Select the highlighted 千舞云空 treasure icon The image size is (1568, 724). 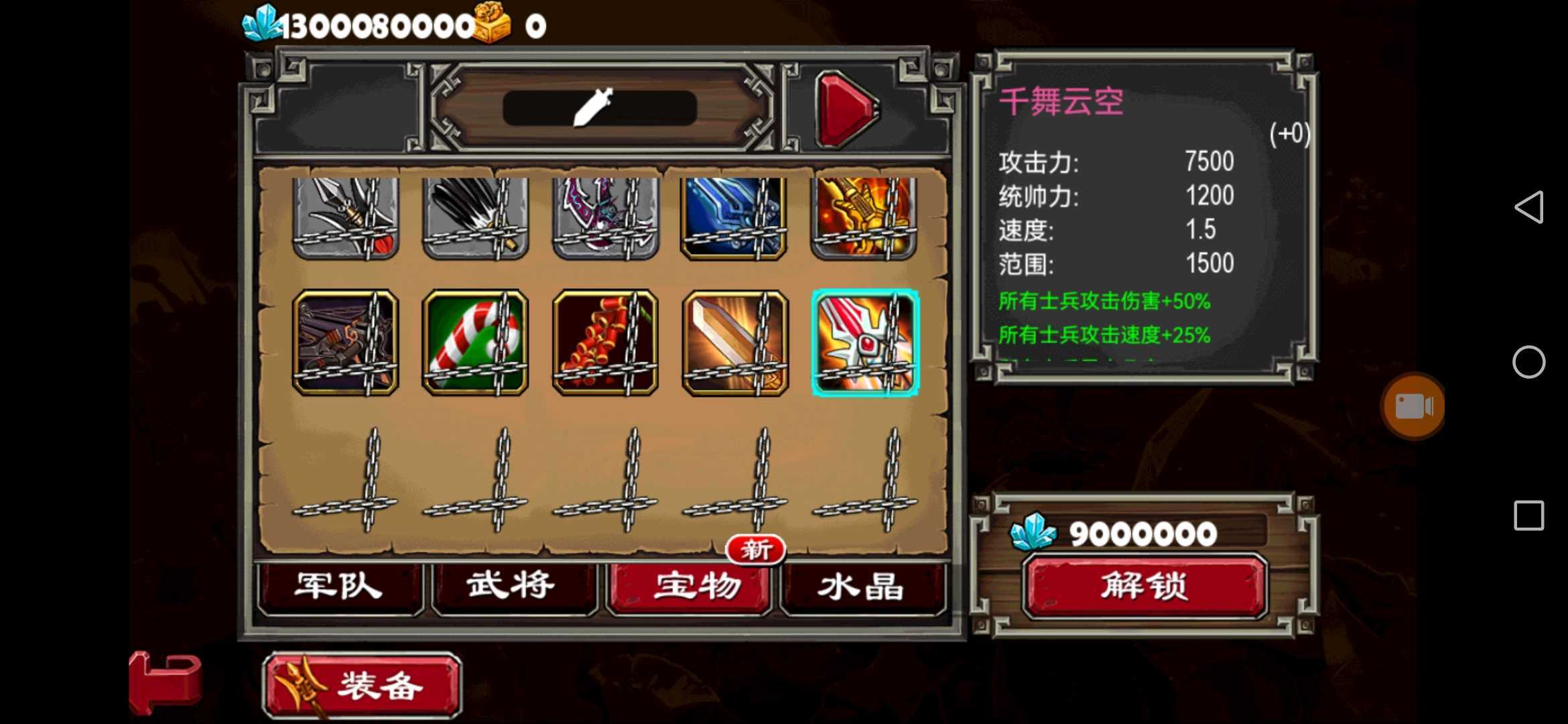click(x=864, y=343)
